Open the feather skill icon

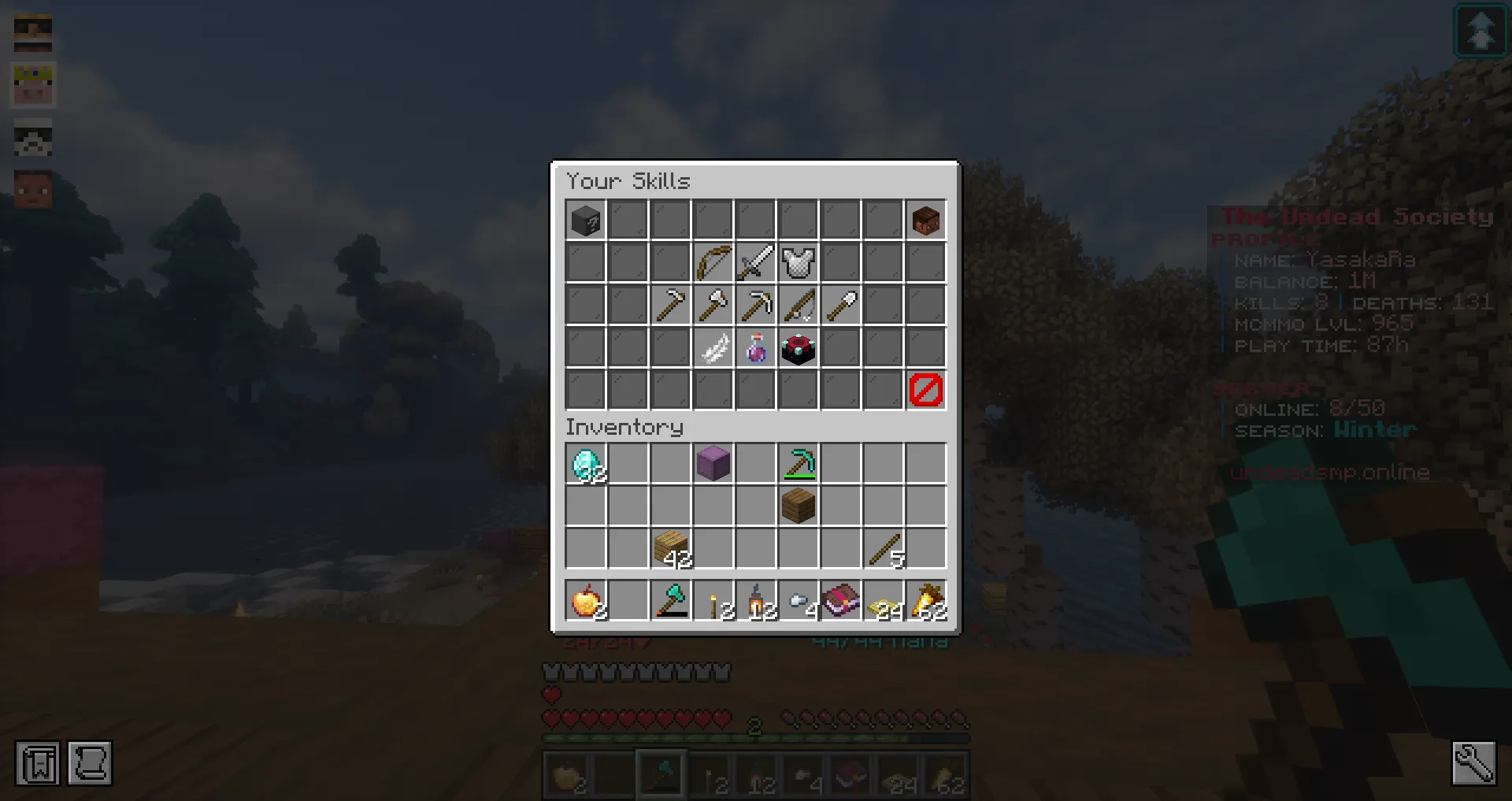point(713,347)
